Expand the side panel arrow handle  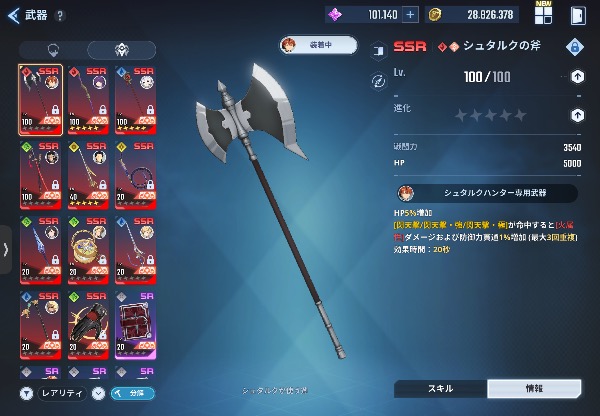(6, 249)
